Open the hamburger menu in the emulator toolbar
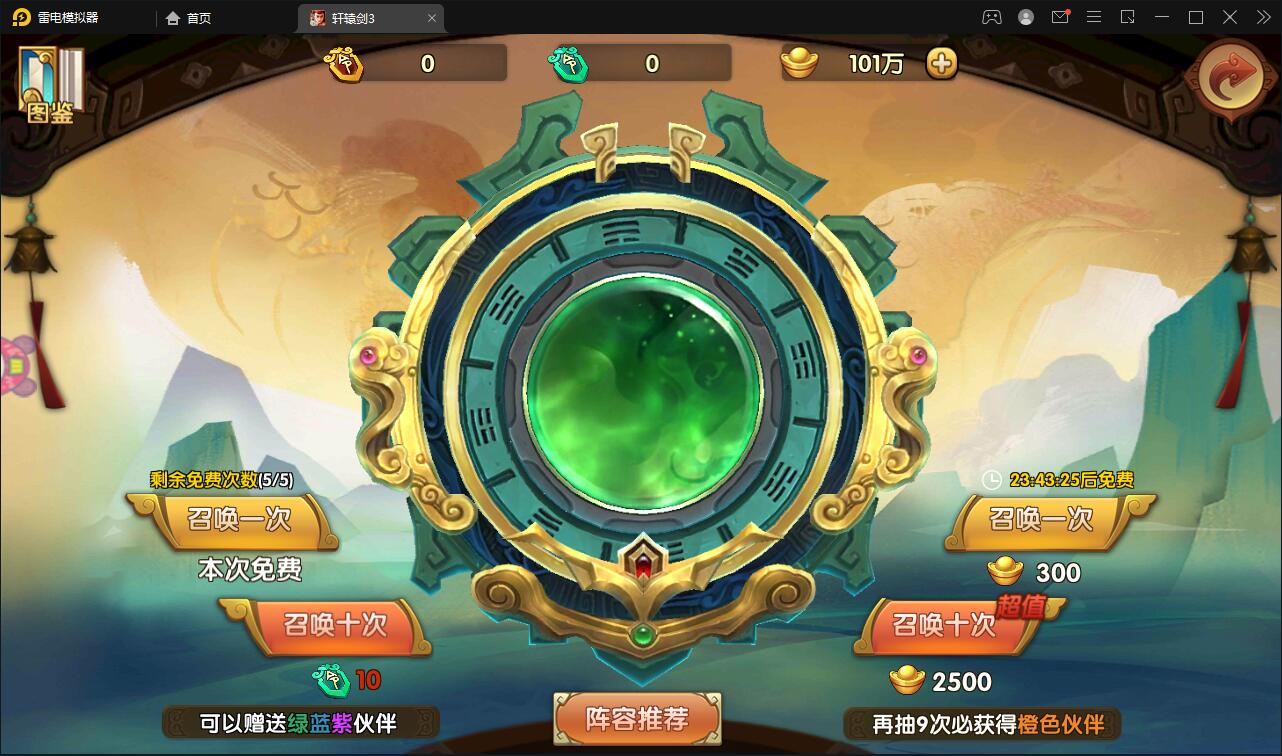 tap(1092, 17)
